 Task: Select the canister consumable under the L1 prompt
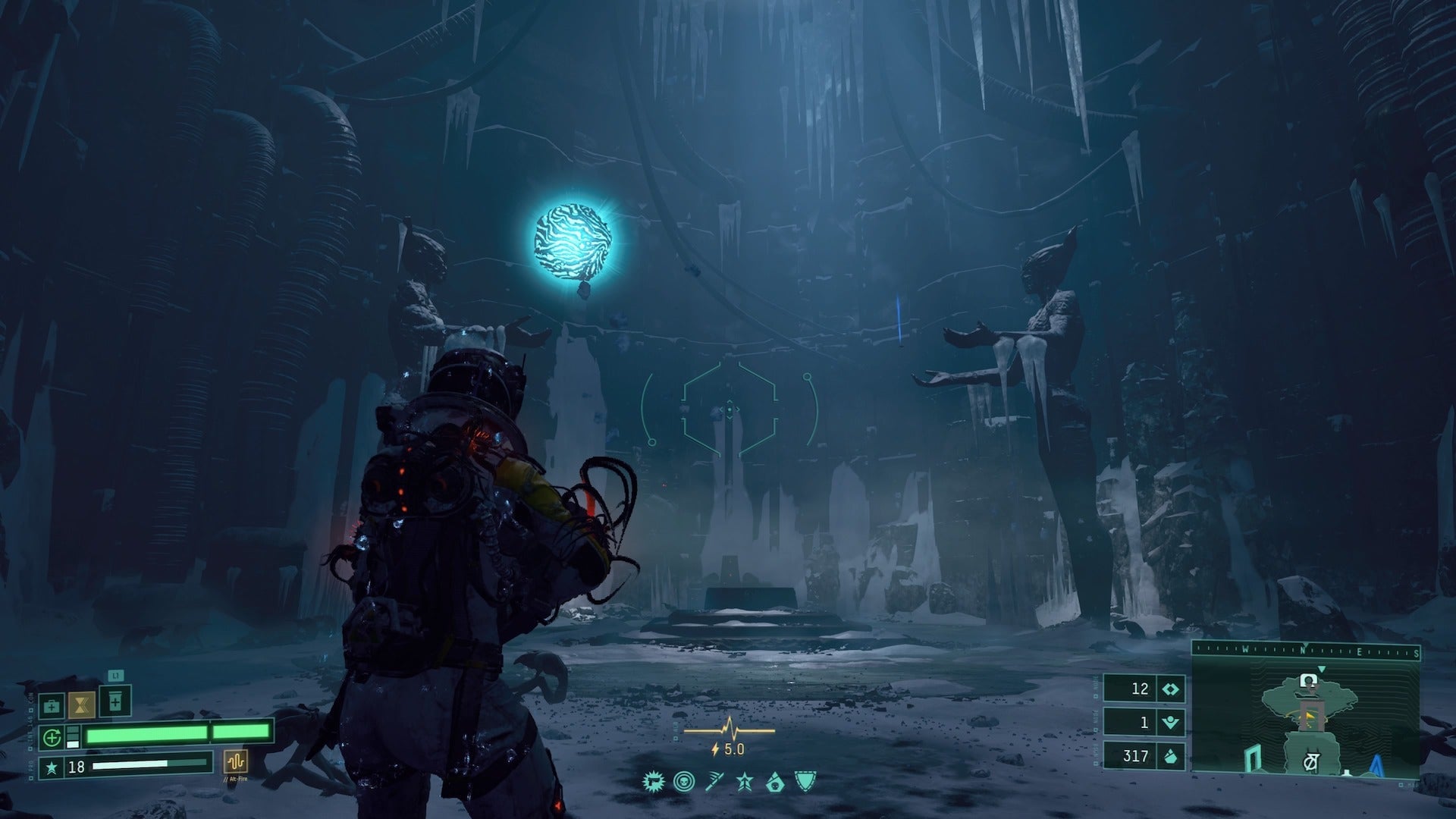tap(115, 701)
